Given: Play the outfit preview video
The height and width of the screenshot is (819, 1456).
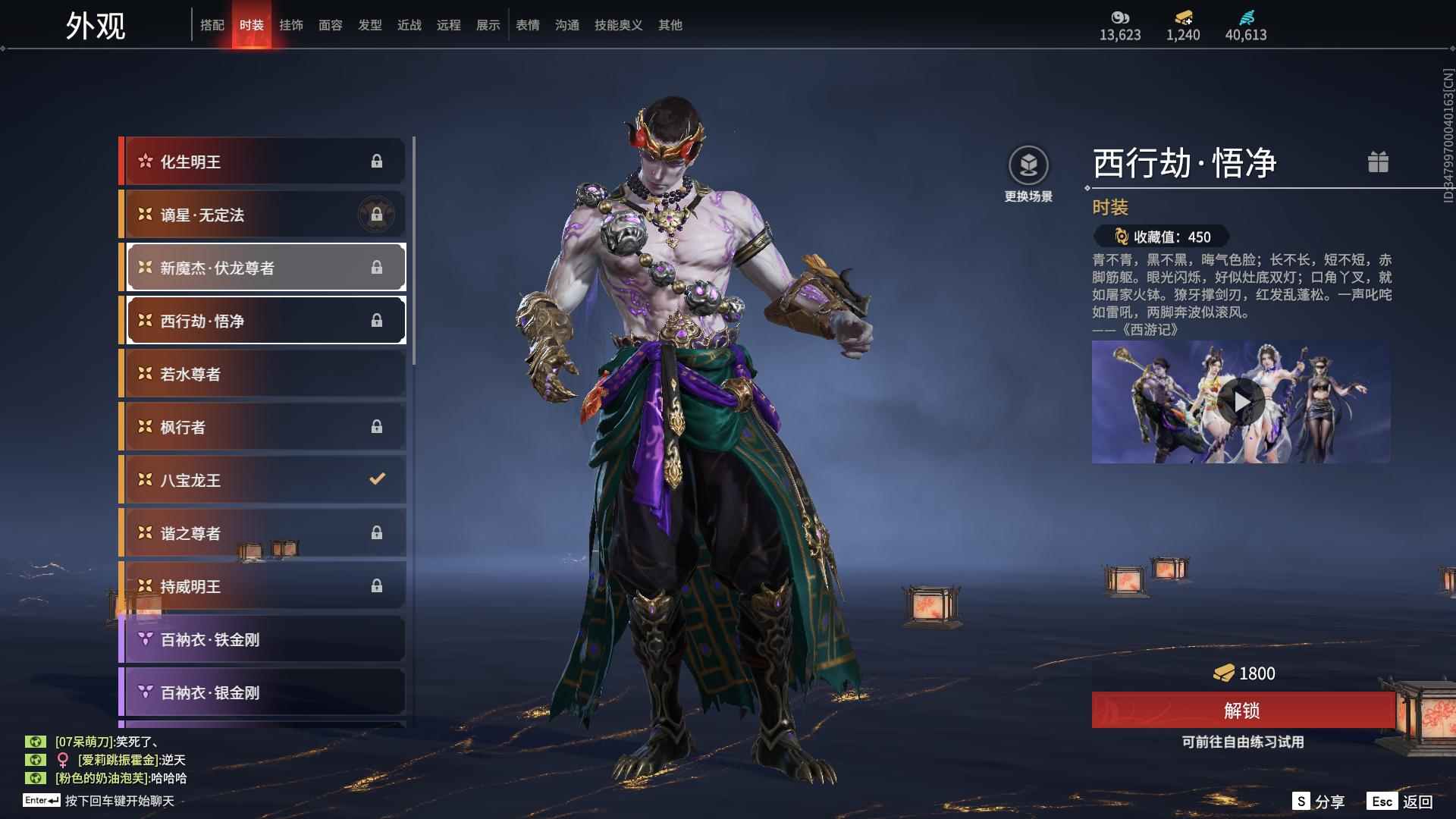Looking at the screenshot, I should point(1241,402).
